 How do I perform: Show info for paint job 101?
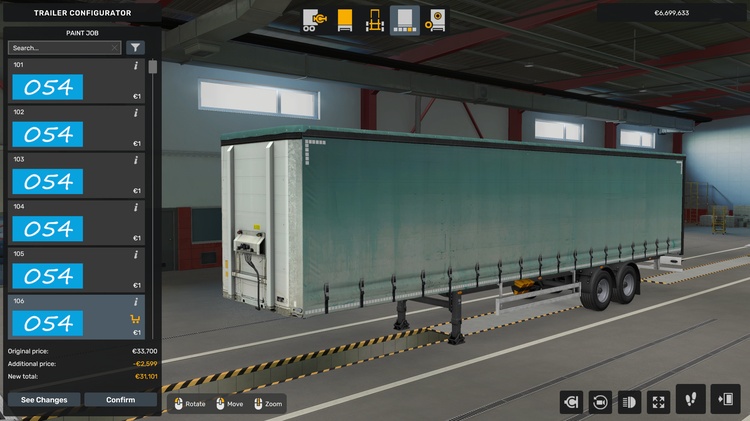tap(135, 67)
